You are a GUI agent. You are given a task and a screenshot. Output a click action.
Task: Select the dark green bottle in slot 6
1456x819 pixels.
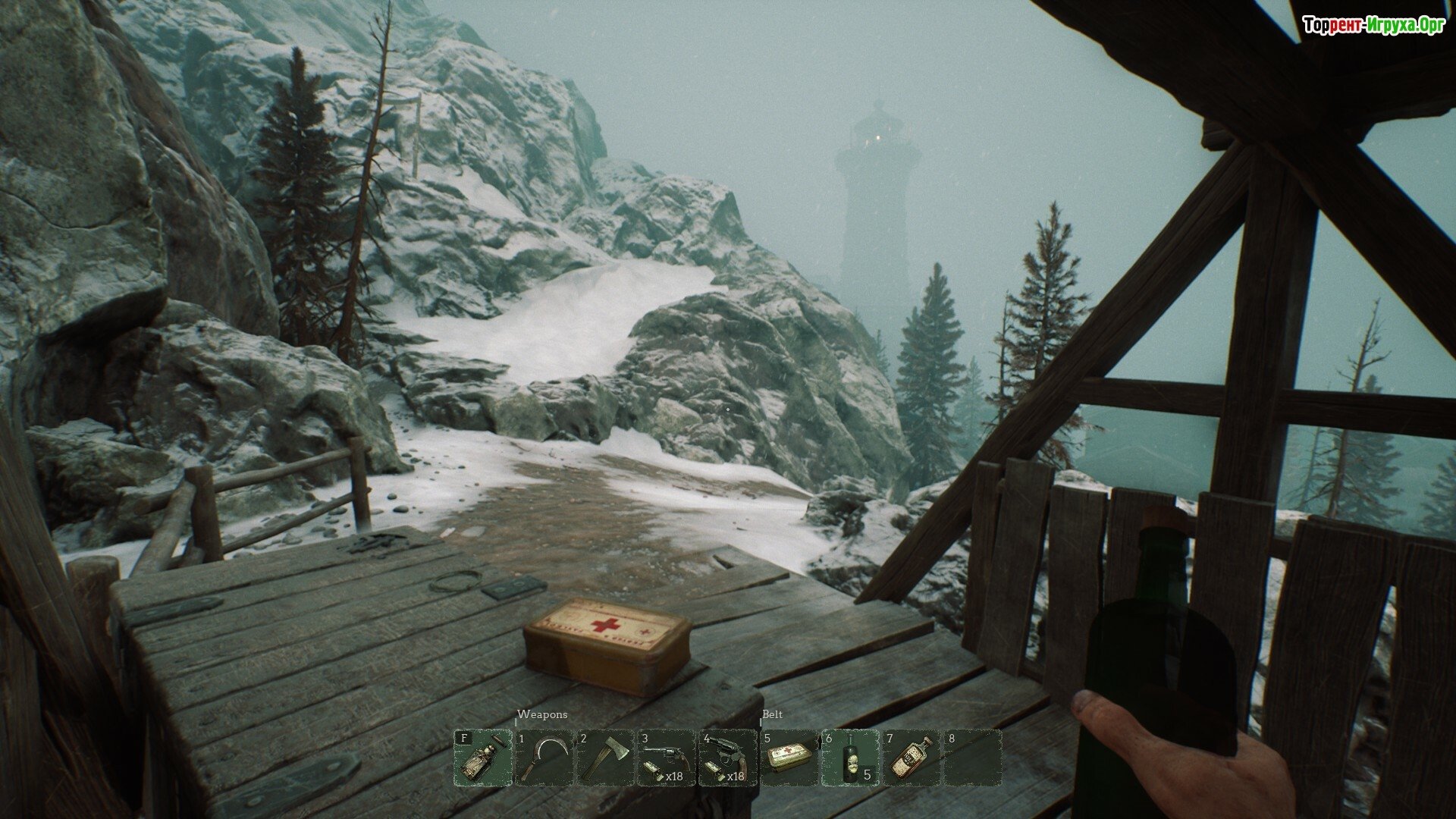850,758
